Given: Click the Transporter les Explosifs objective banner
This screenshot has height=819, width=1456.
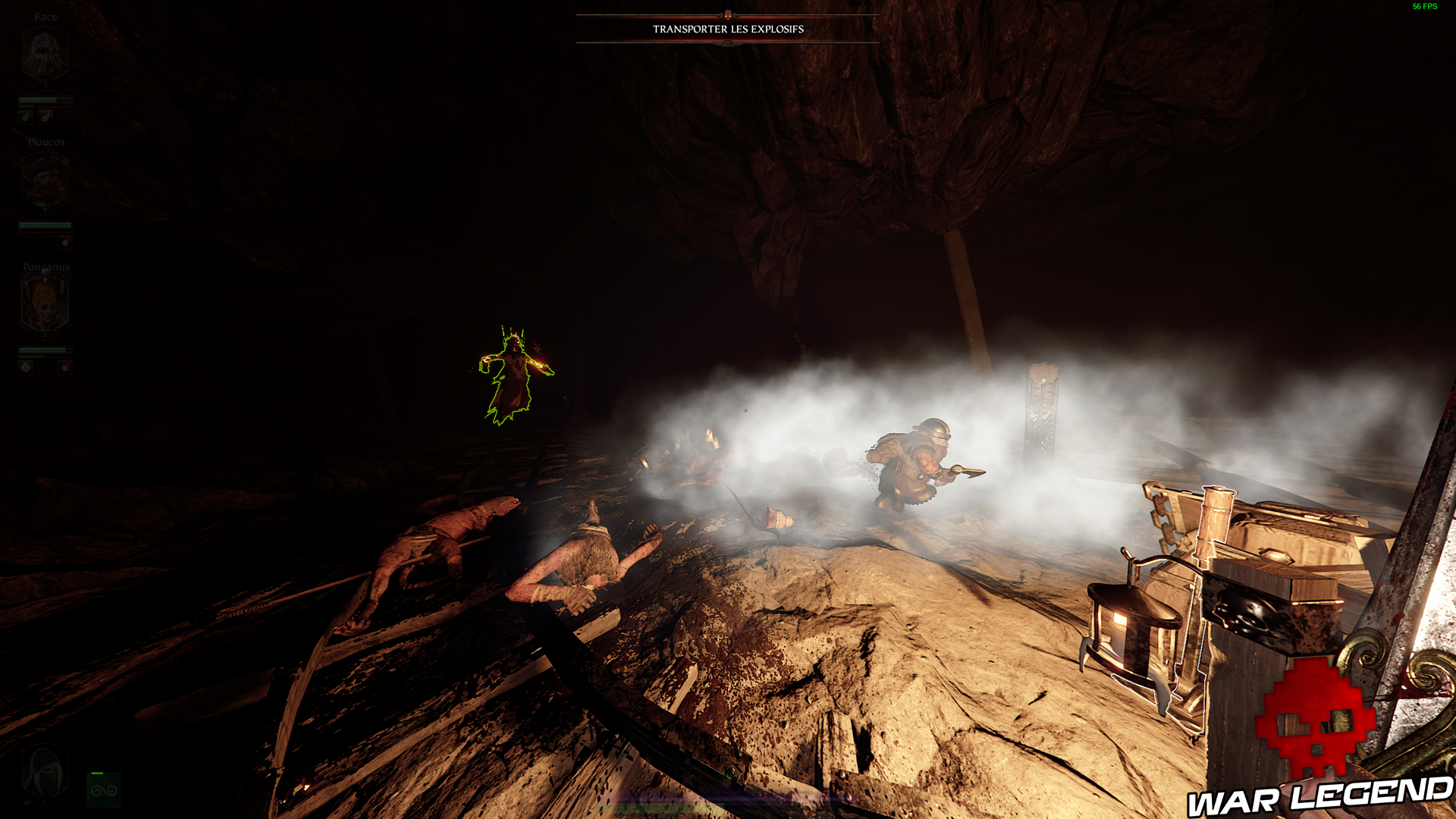Looking at the screenshot, I should (x=728, y=29).
